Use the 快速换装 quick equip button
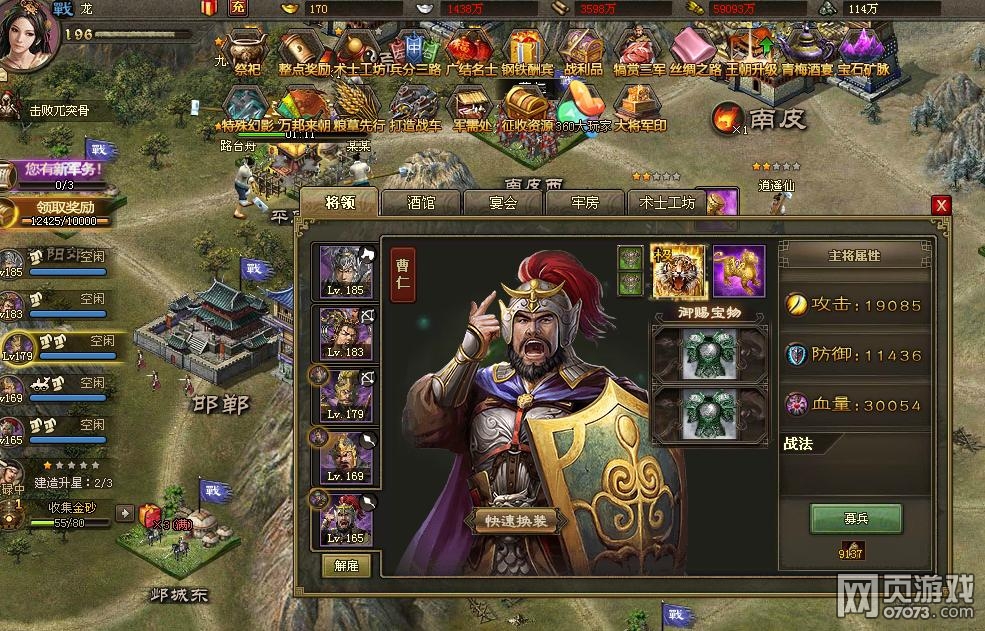The image size is (985, 631). click(x=514, y=521)
